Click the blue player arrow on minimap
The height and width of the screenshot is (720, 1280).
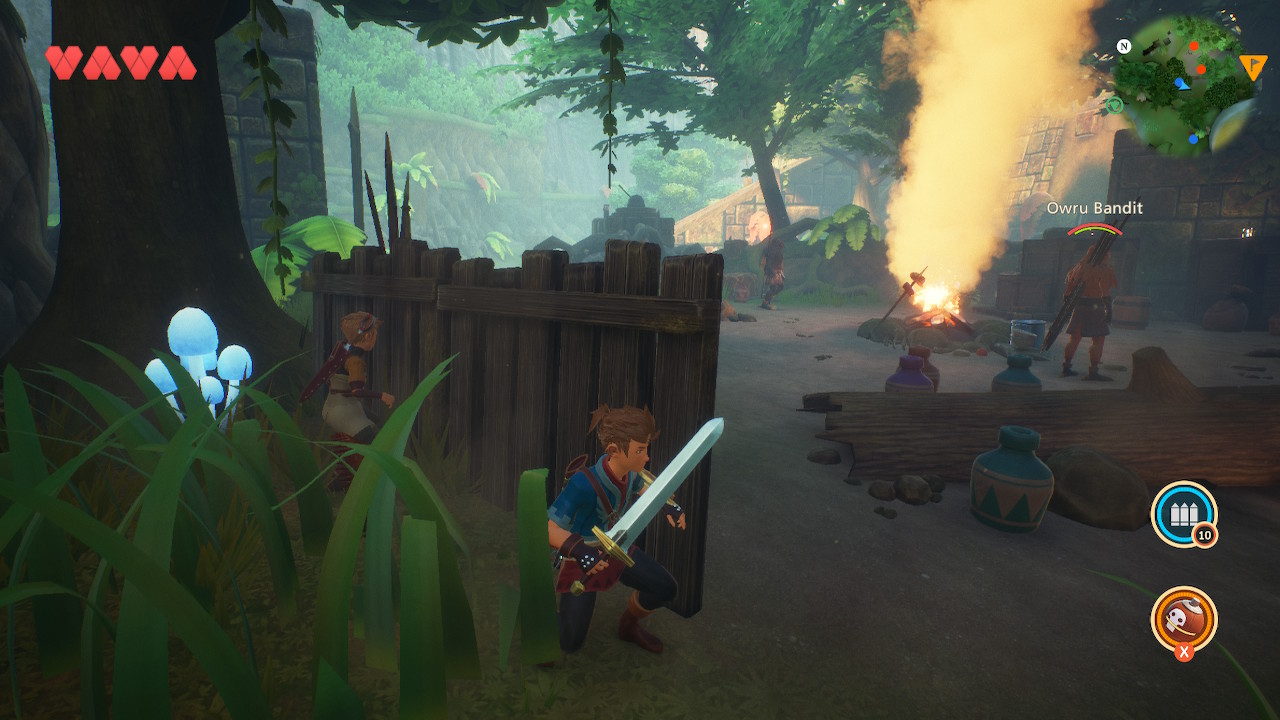[x=1181, y=83]
